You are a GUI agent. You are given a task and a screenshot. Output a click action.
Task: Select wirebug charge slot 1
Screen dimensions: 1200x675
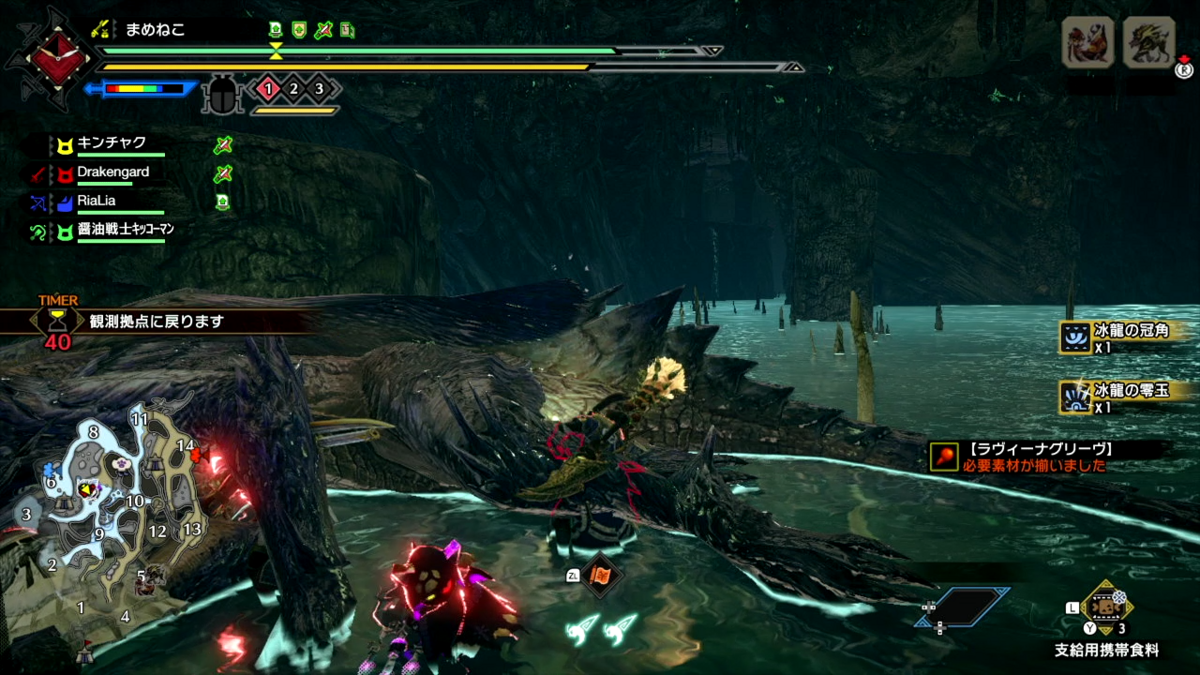pyautogui.click(x=268, y=89)
